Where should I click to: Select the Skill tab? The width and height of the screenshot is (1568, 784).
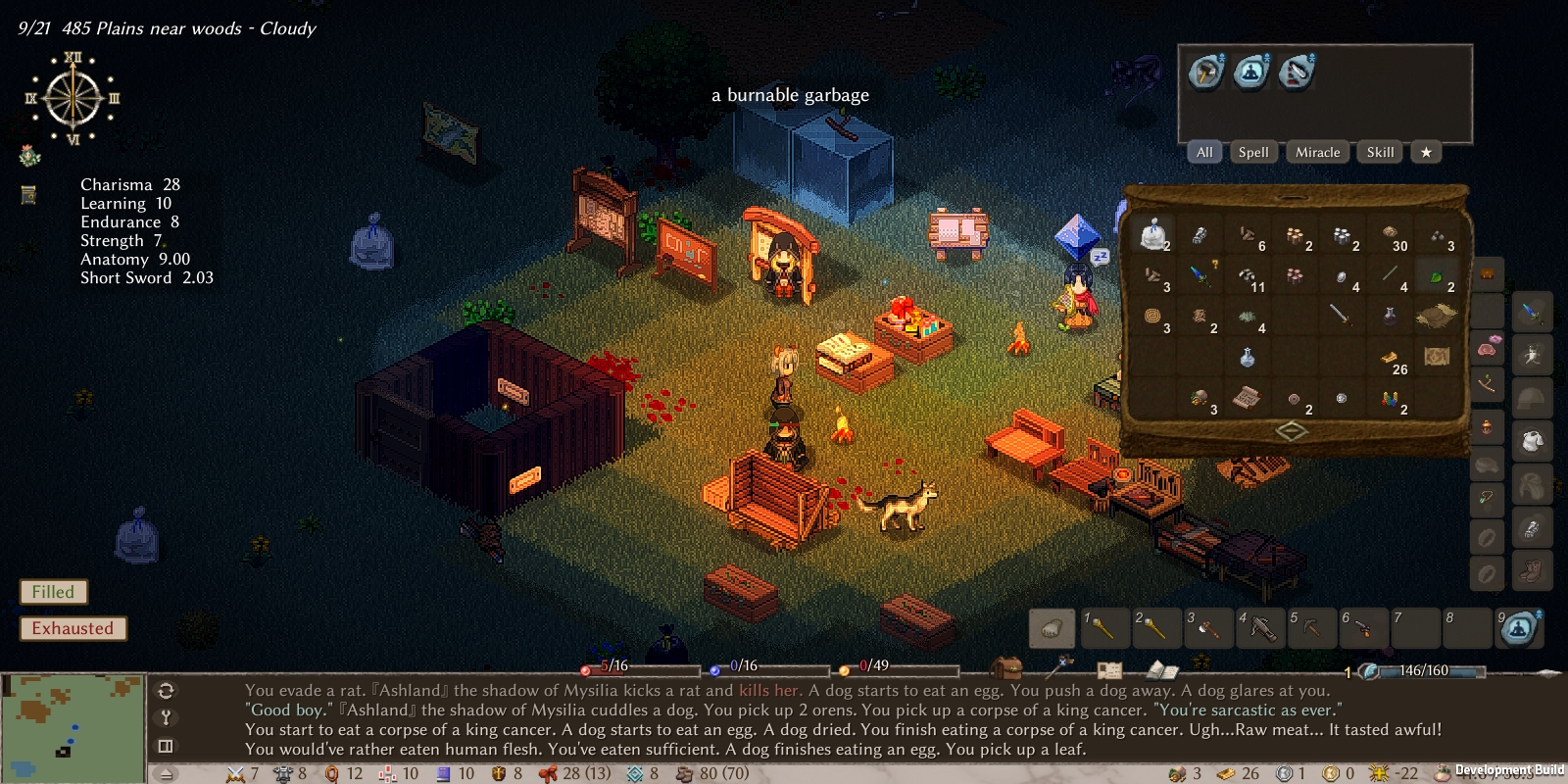tap(1380, 152)
